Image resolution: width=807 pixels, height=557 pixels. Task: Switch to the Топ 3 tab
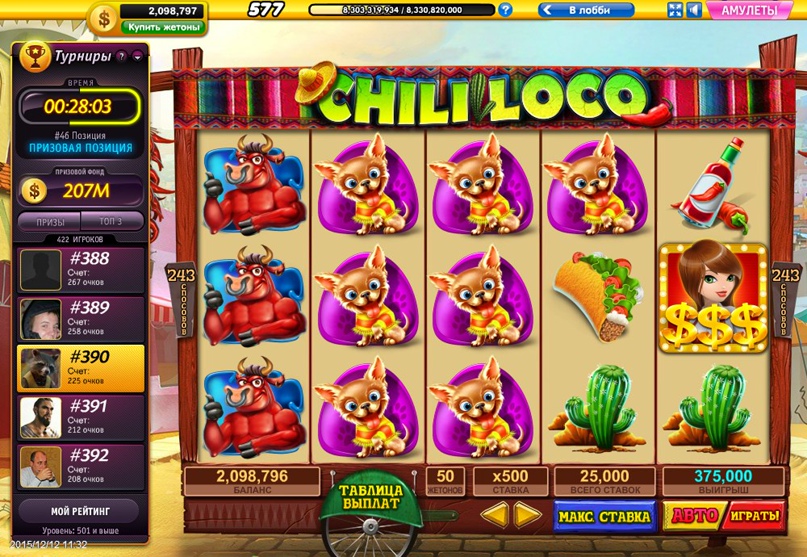click(x=111, y=221)
